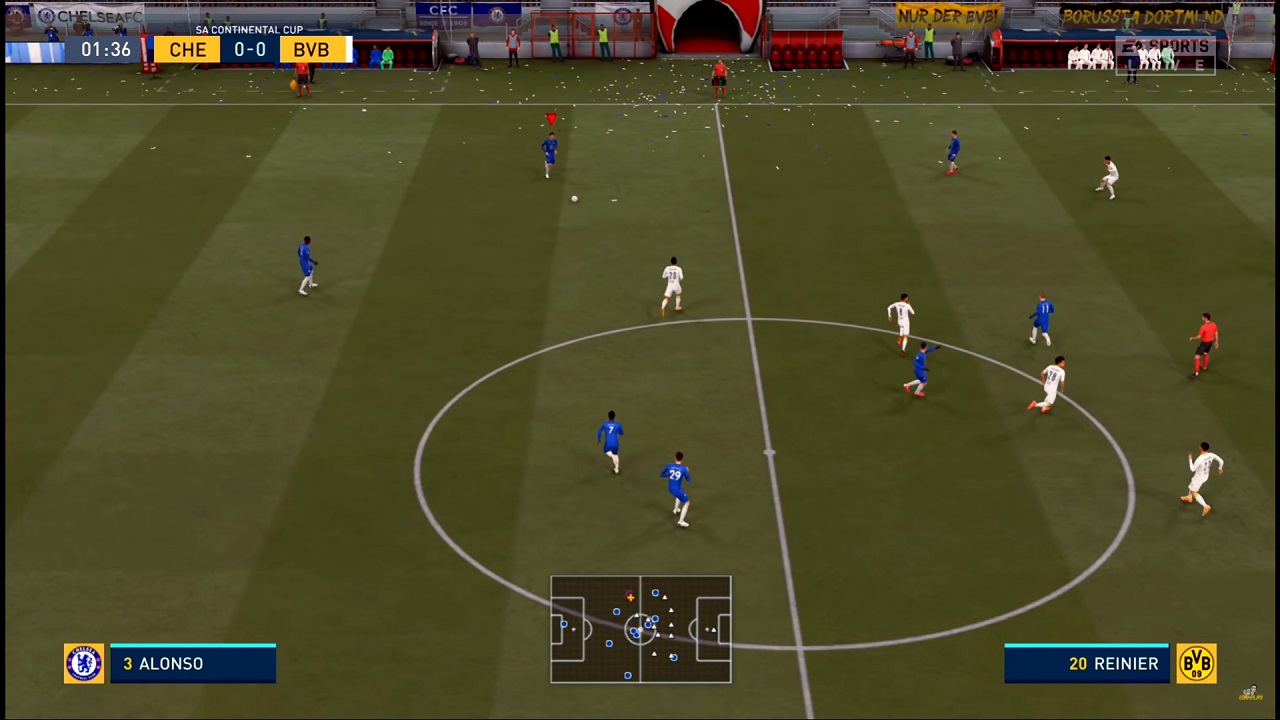Select the CHE team label on scoreboard

tap(187, 50)
